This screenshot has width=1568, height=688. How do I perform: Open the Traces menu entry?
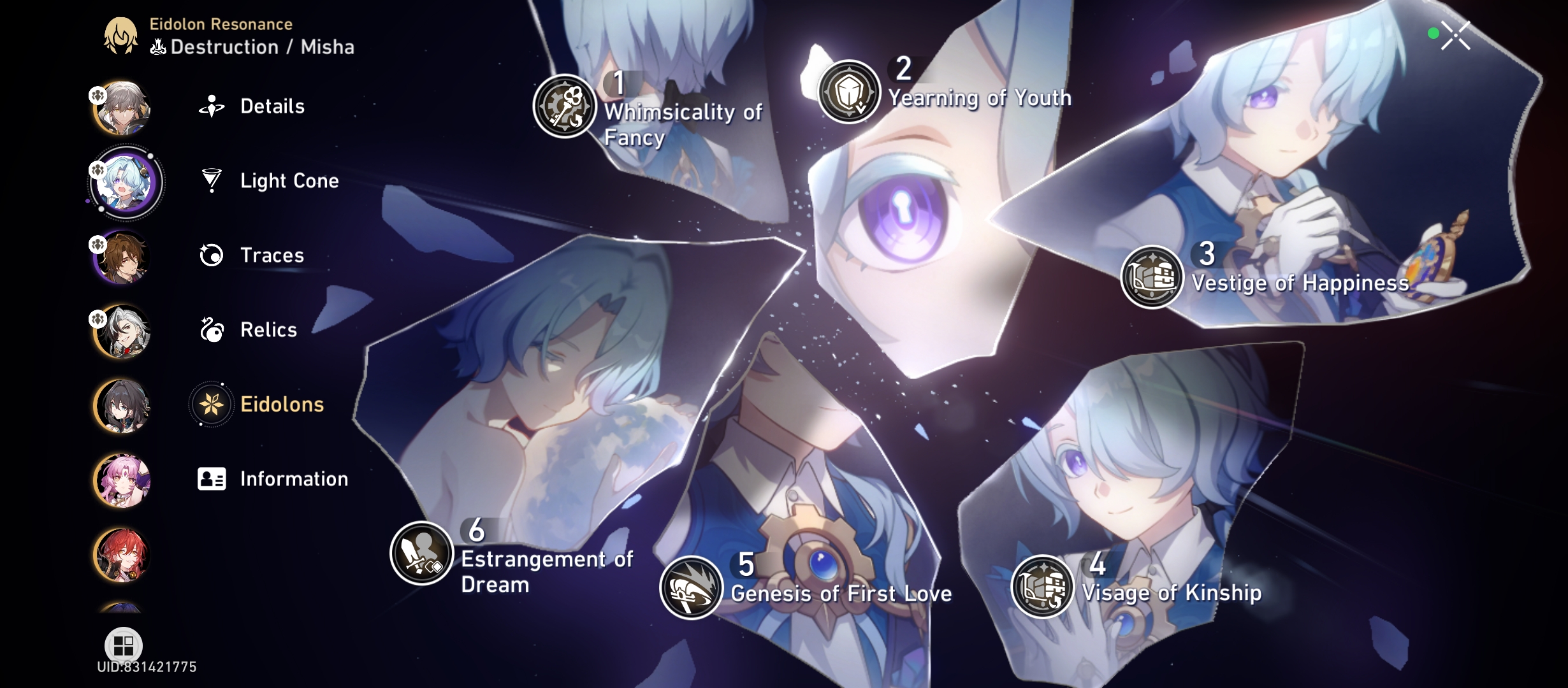(x=210, y=255)
